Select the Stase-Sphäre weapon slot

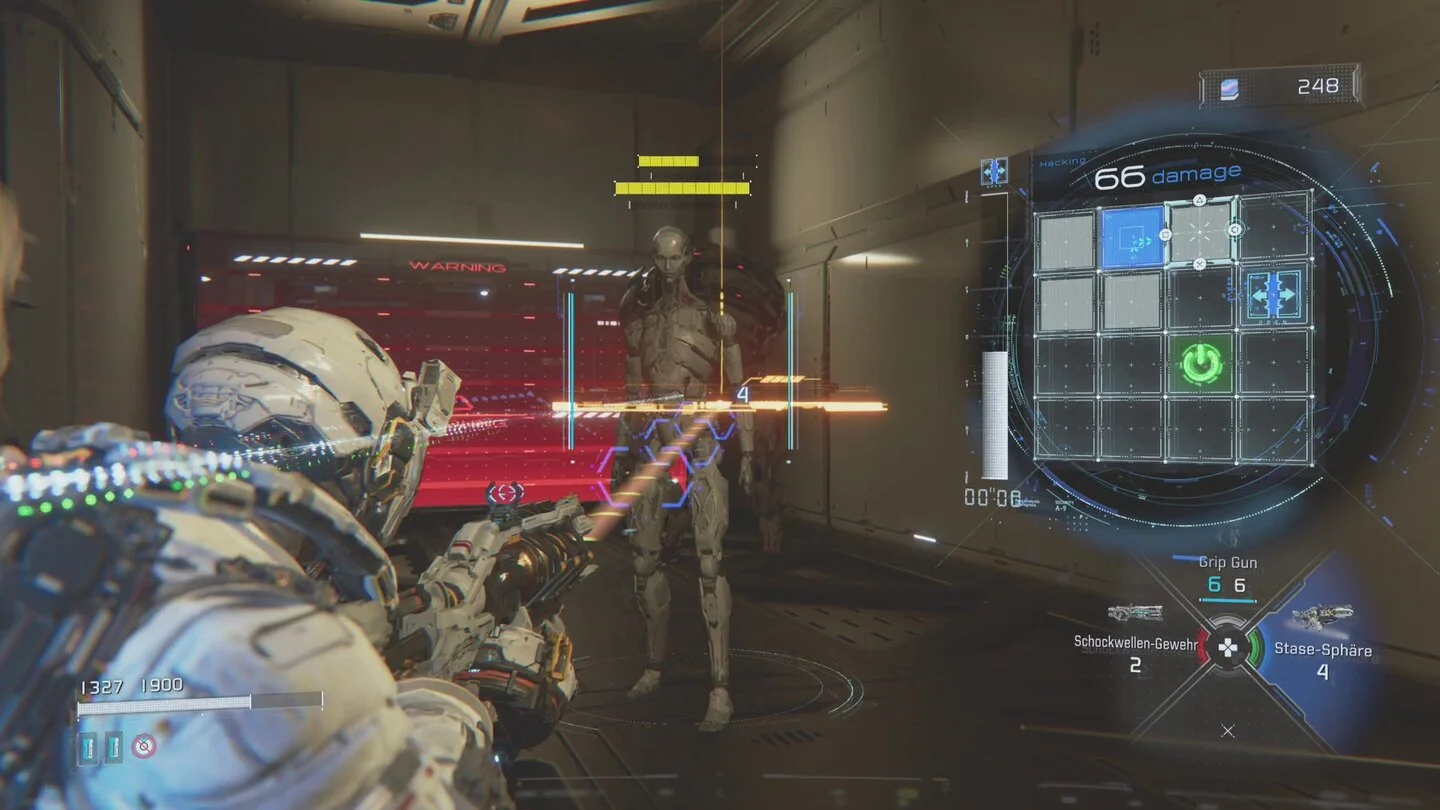1321,648
